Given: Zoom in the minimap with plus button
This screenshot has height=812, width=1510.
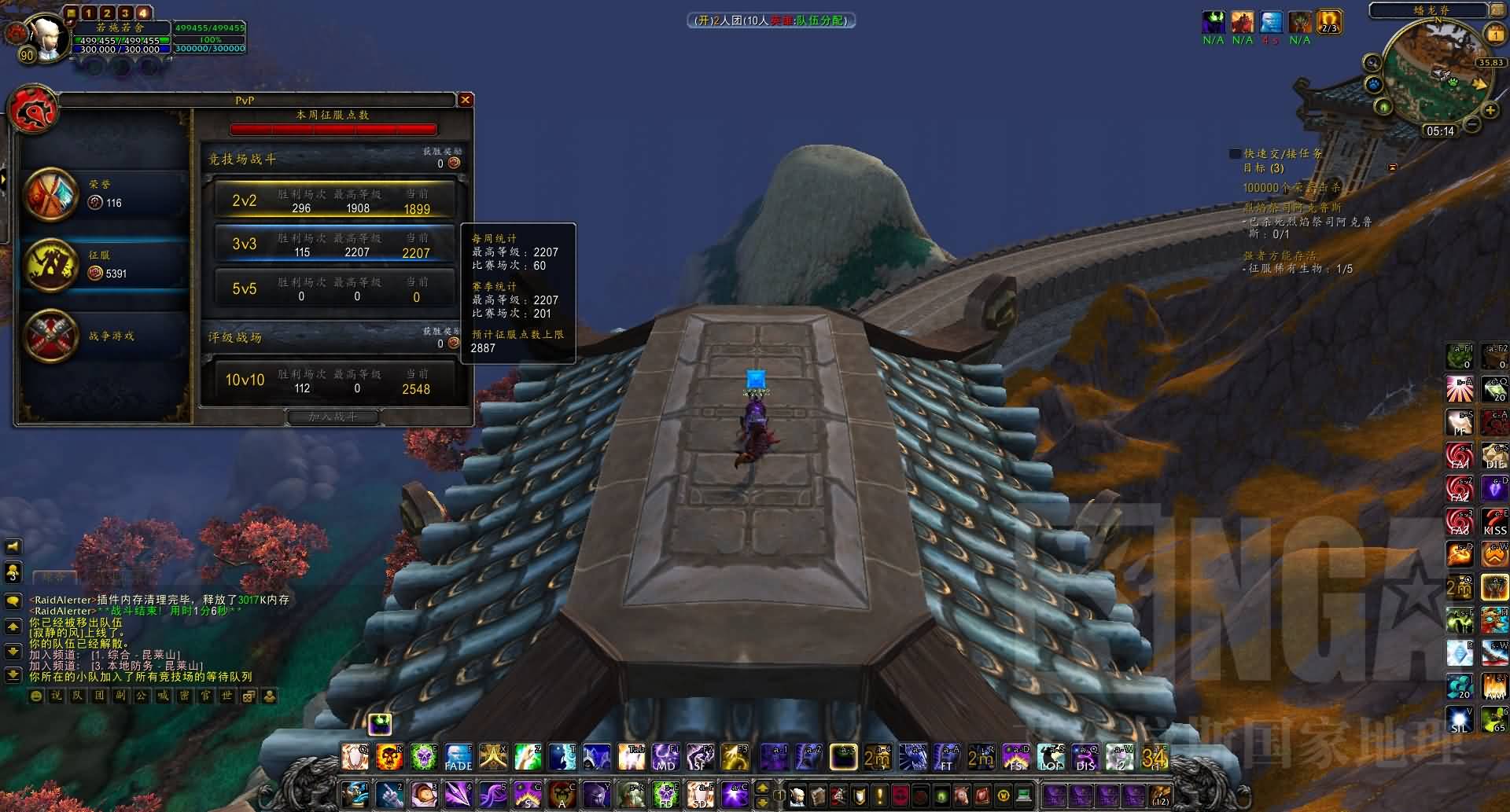Looking at the screenshot, I should (1490, 111).
